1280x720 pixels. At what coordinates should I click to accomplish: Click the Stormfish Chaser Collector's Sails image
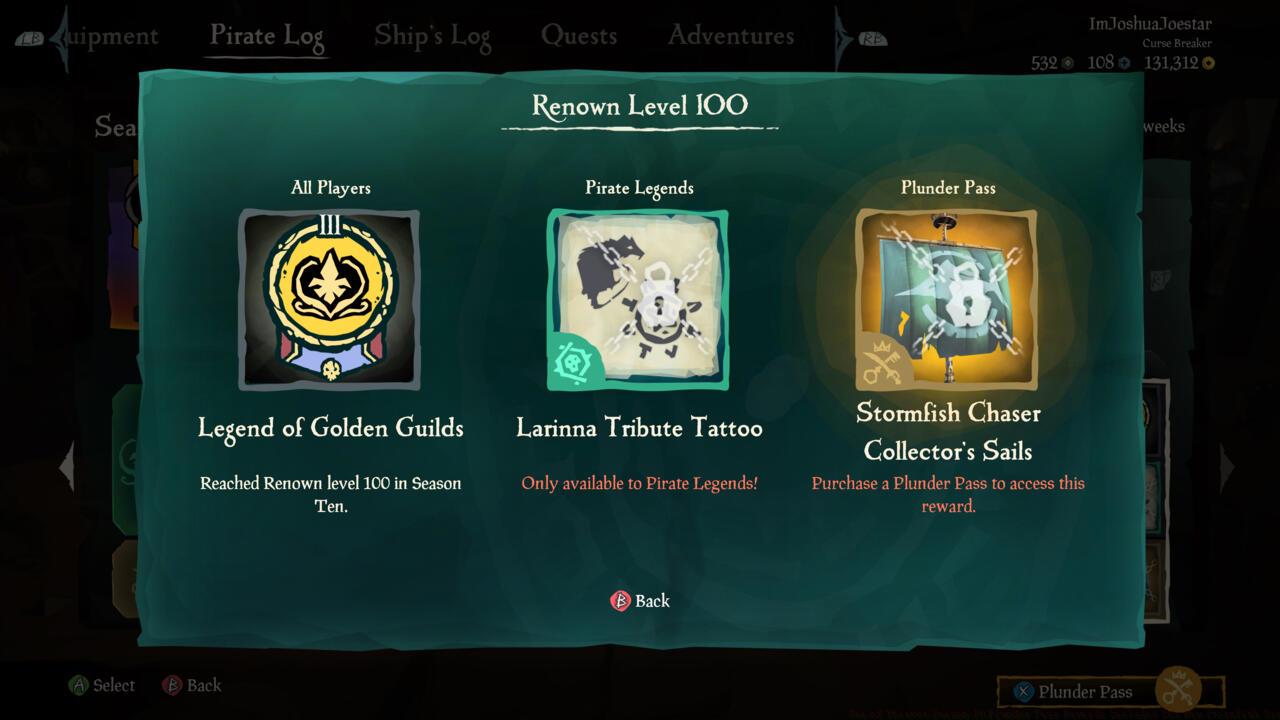point(946,298)
